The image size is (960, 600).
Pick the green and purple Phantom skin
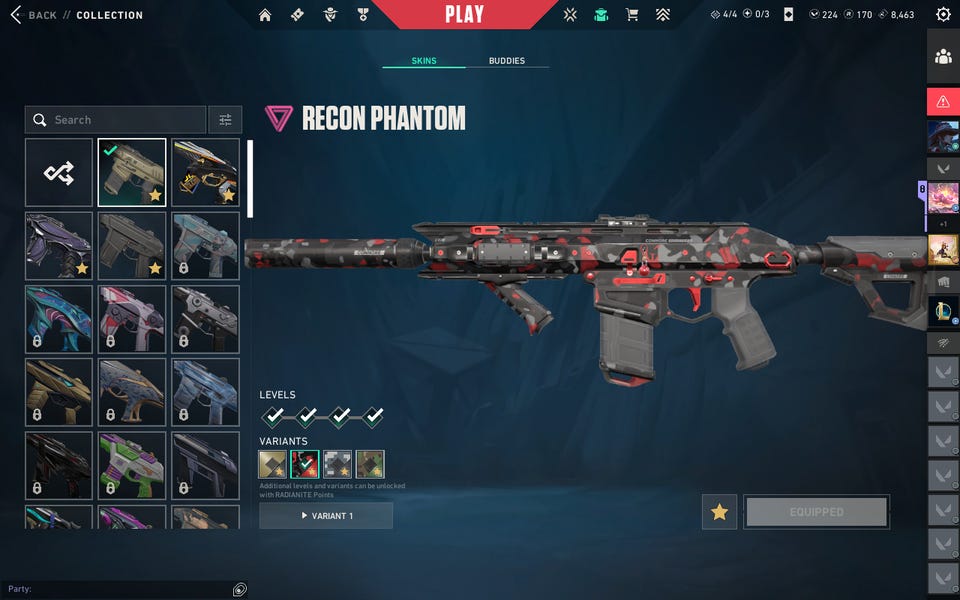point(132,465)
